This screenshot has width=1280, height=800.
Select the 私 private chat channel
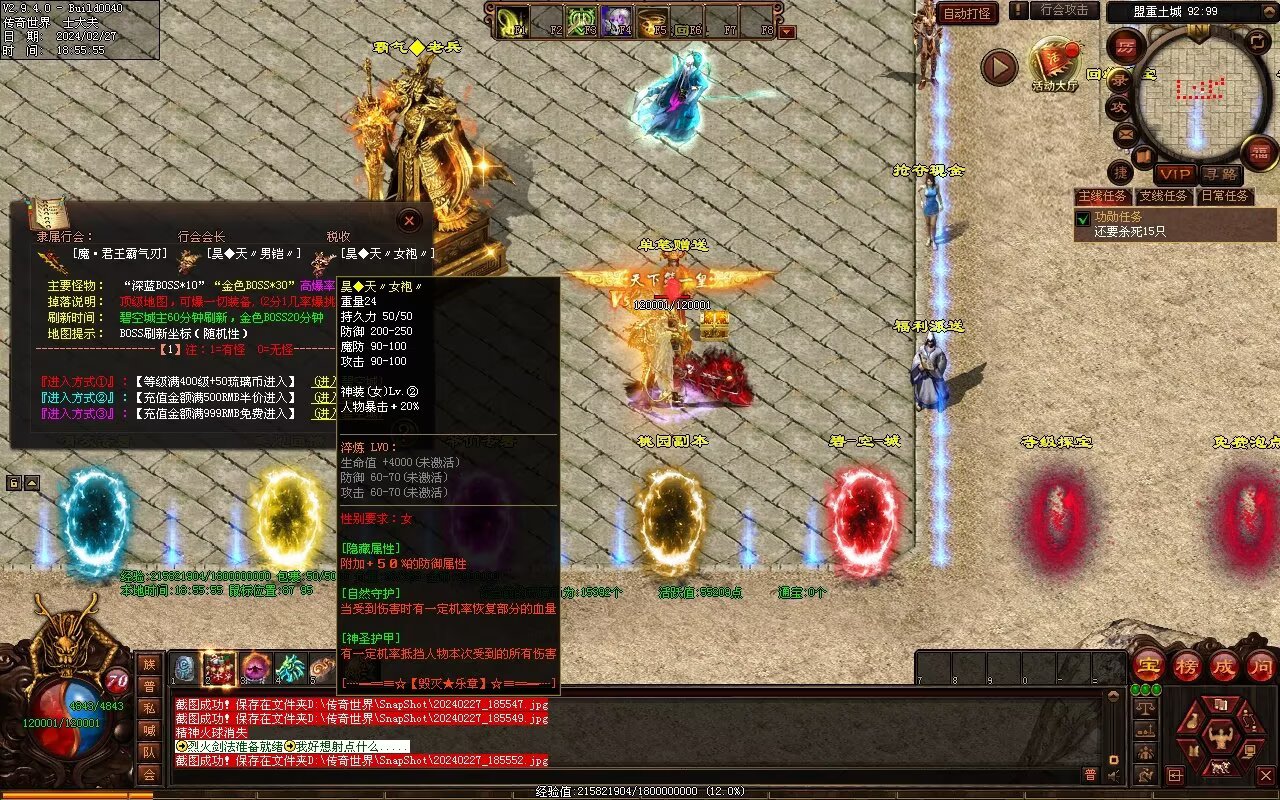pyautogui.click(x=149, y=708)
